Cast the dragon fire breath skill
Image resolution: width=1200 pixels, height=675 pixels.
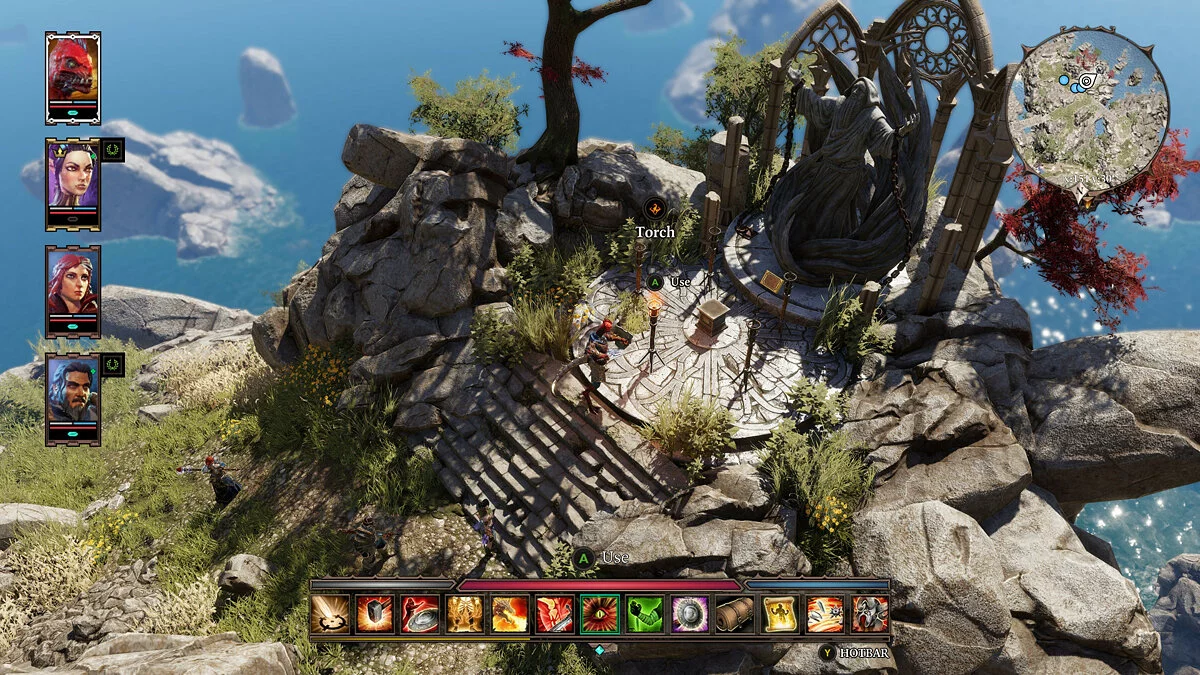(x=510, y=614)
